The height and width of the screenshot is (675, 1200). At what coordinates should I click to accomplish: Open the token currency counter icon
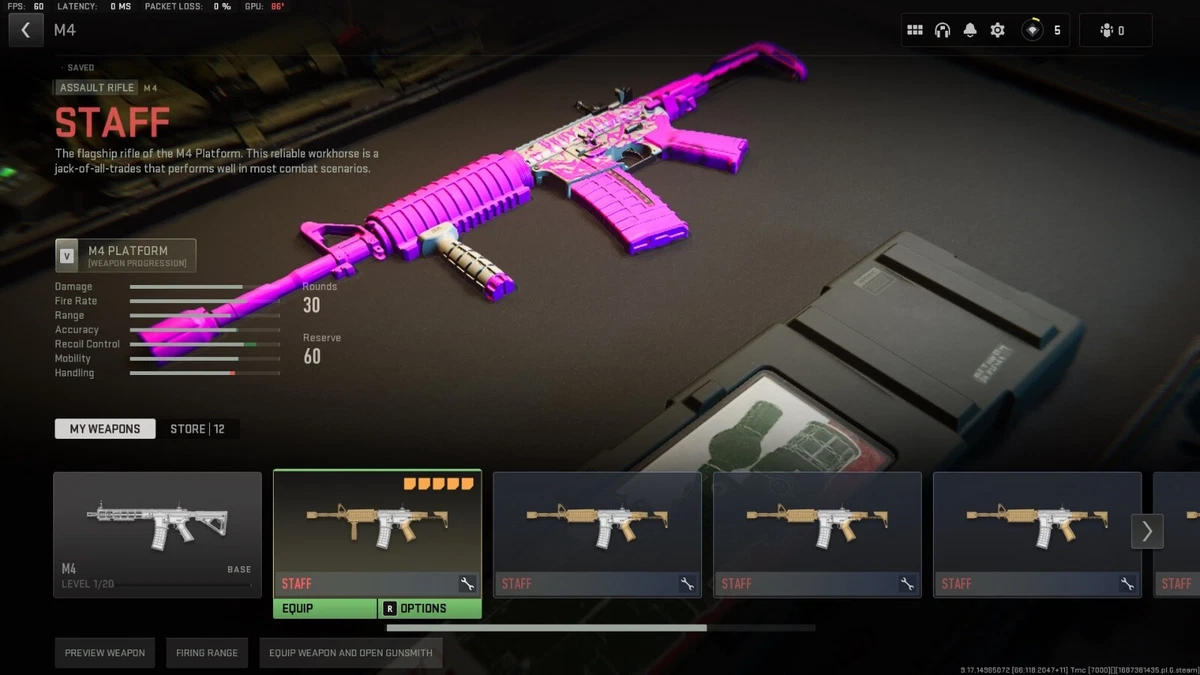point(1033,30)
